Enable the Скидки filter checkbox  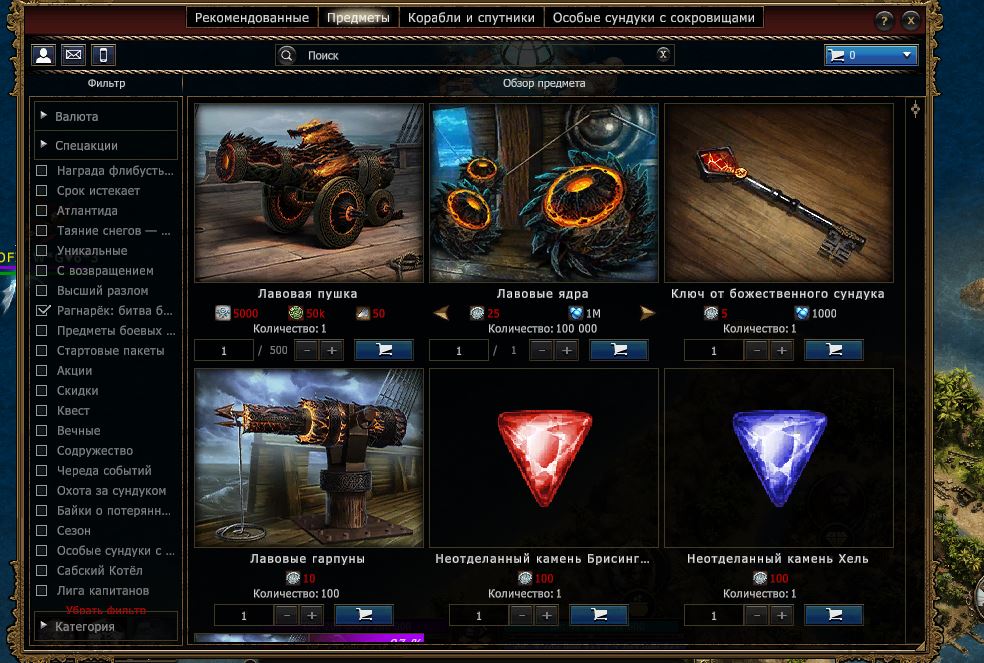pos(42,391)
